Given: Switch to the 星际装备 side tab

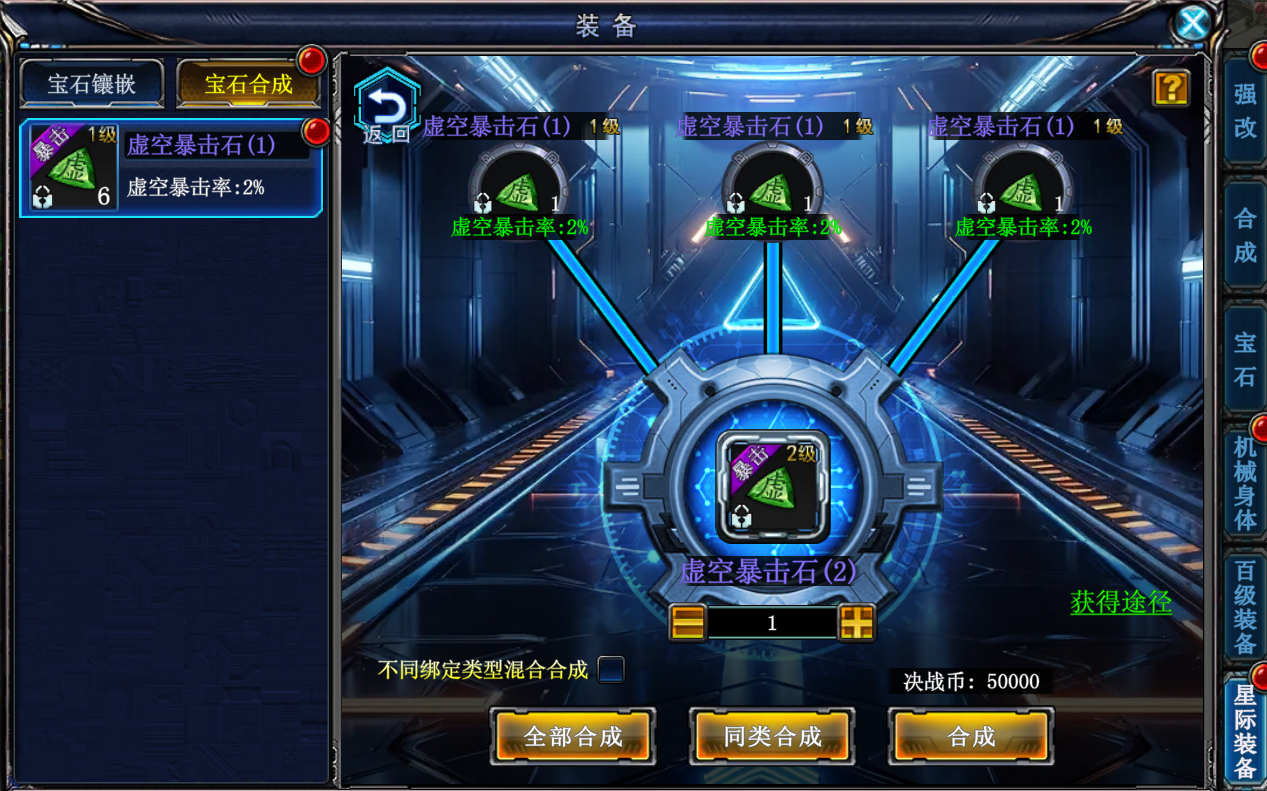Looking at the screenshot, I should pos(1245,731).
